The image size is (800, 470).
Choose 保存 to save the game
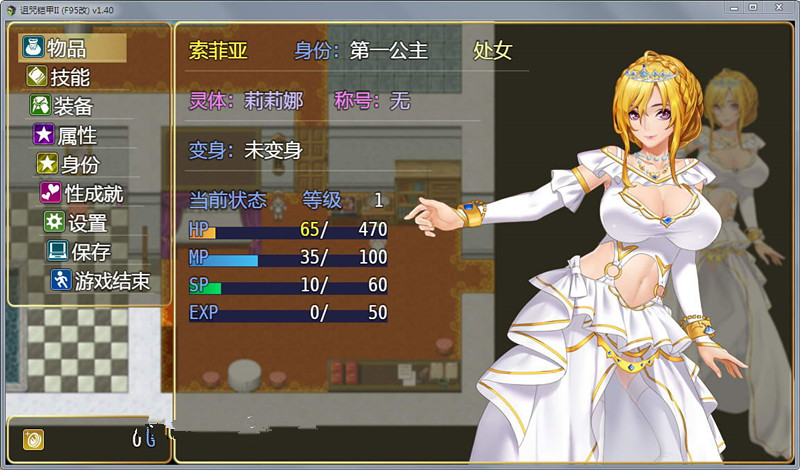click(90, 251)
